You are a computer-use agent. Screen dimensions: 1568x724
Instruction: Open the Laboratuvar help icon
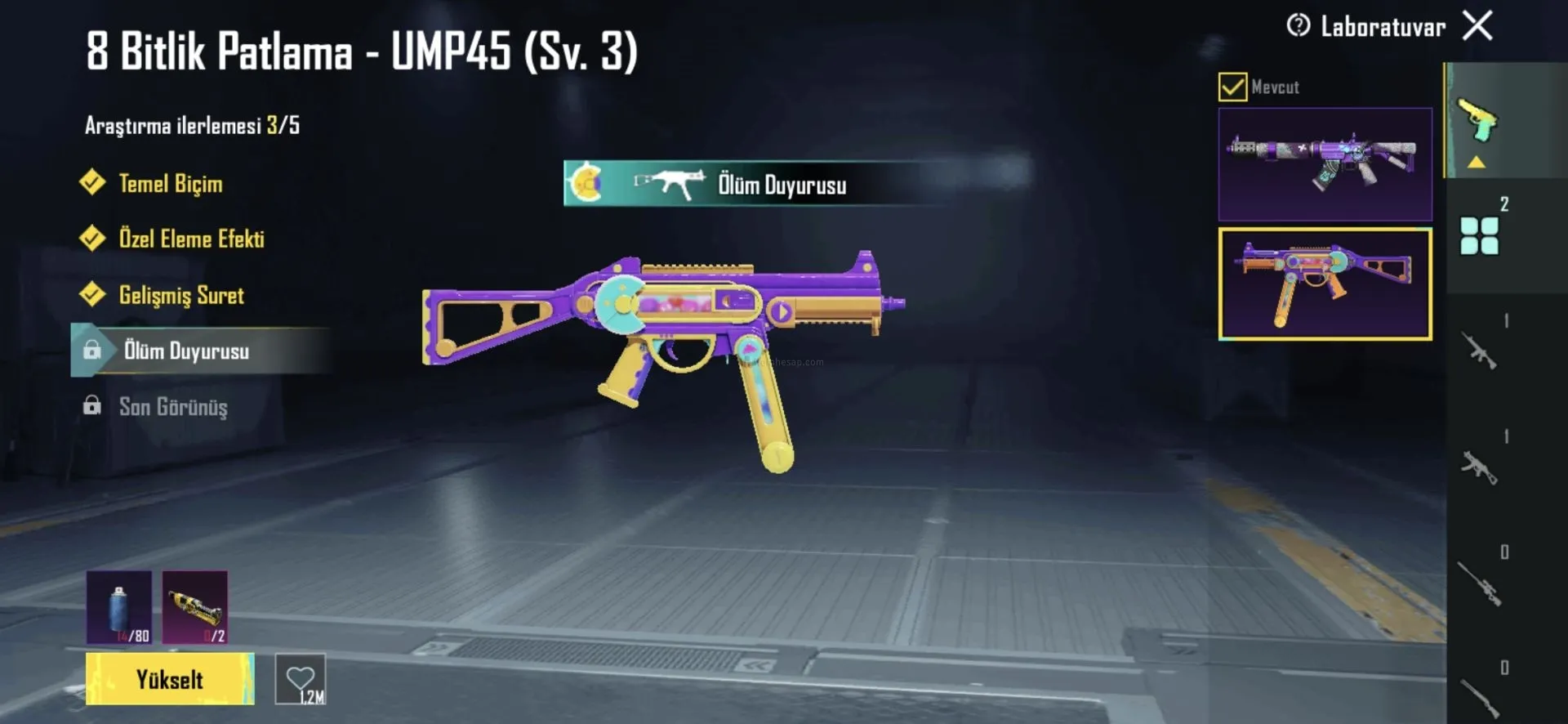[1298, 26]
